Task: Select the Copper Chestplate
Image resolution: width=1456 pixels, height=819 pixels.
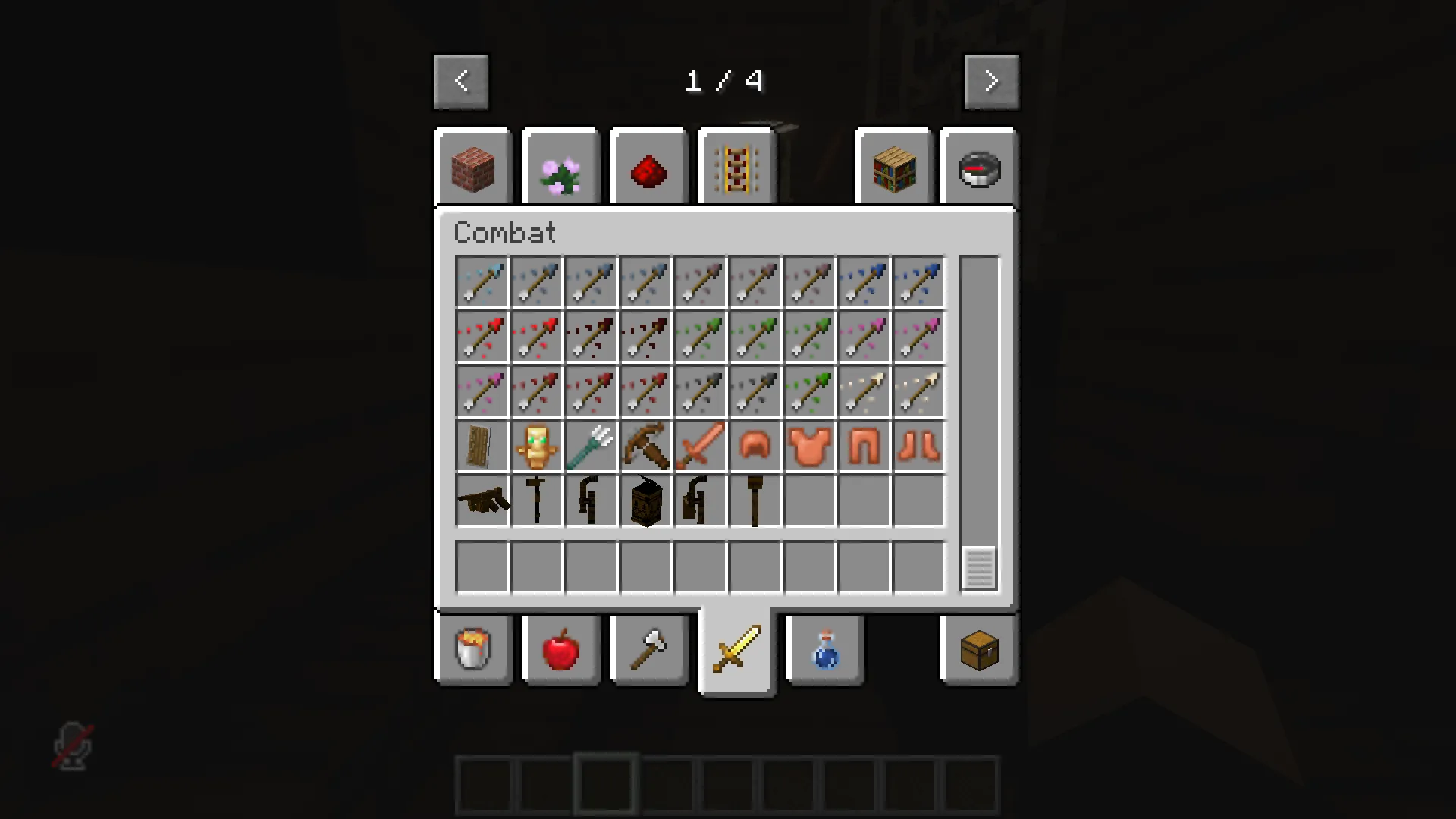Action: pyautogui.click(x=809, y=446)
